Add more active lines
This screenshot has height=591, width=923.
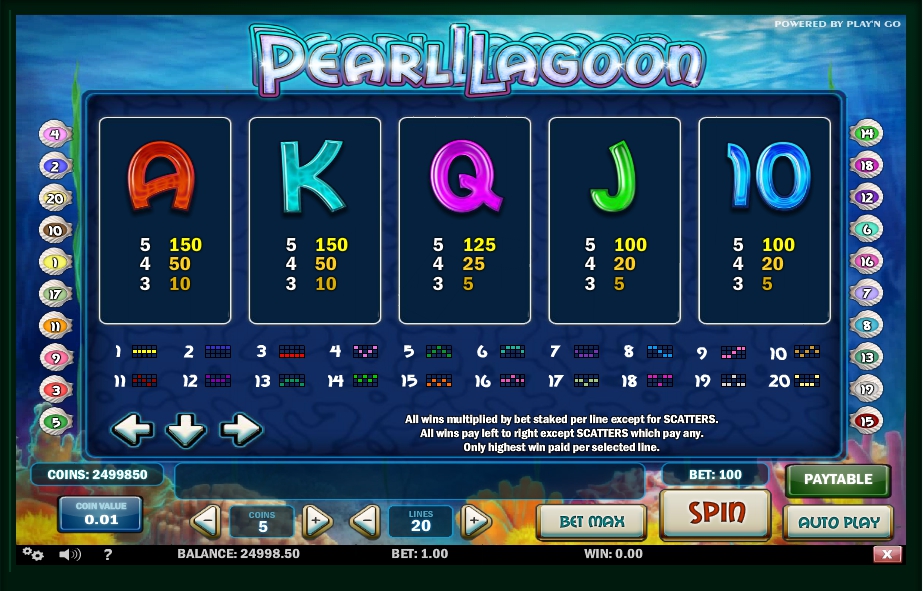pyautogui.click(x=475, y=521)
